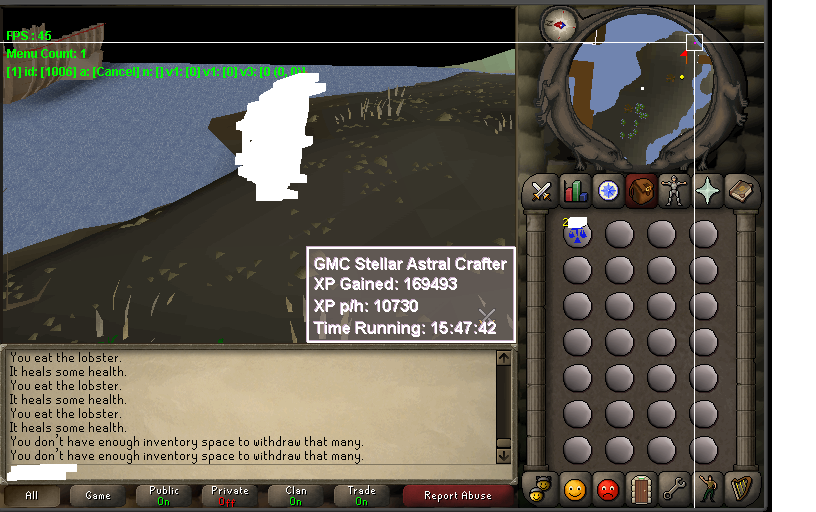Show the Friends List smiley tab
Image resolution: width=816 pixels, height=512 pixels.
(x=575, y=489)
